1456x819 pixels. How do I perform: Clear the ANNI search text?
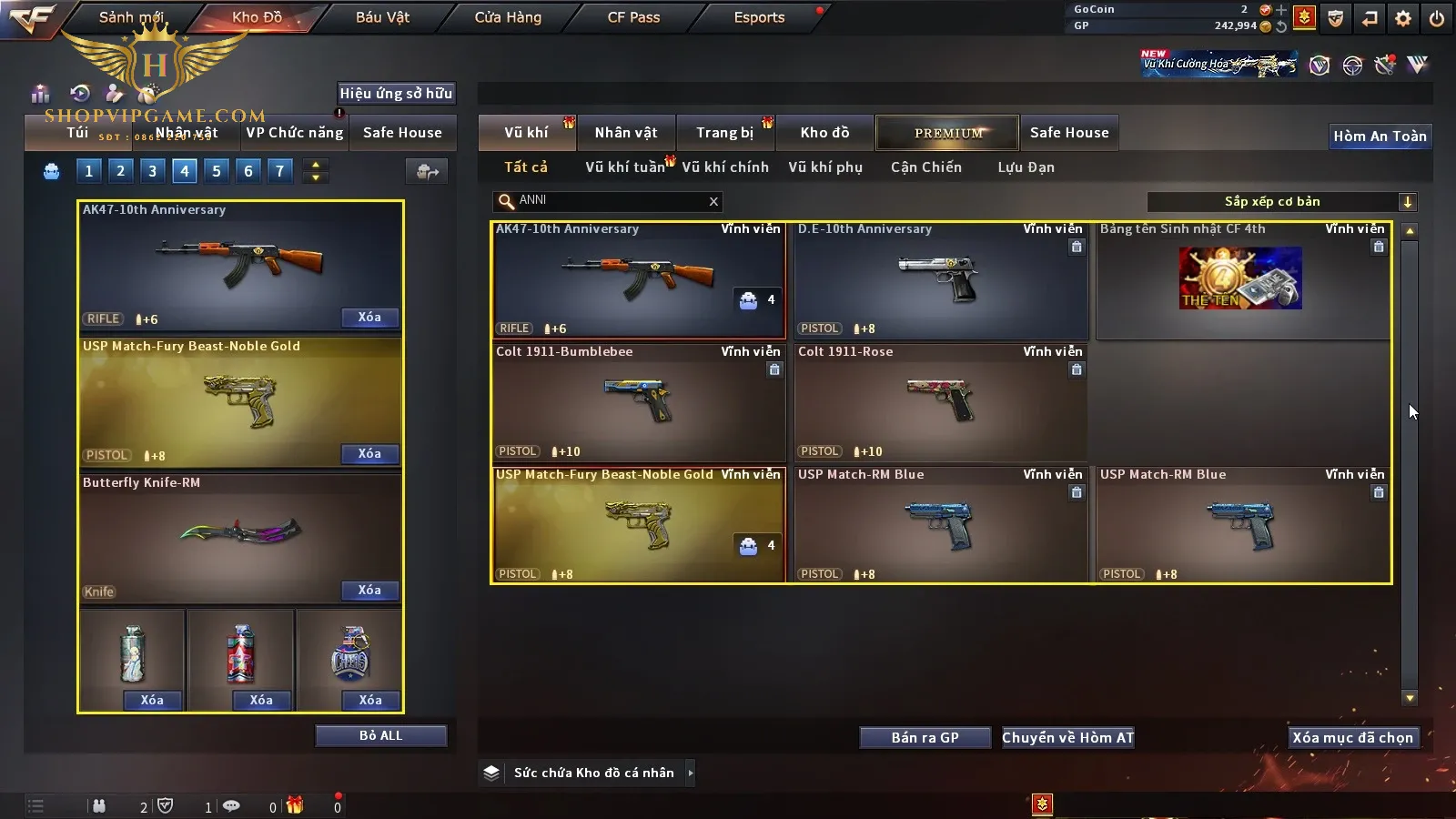click(x=713, y=201)
